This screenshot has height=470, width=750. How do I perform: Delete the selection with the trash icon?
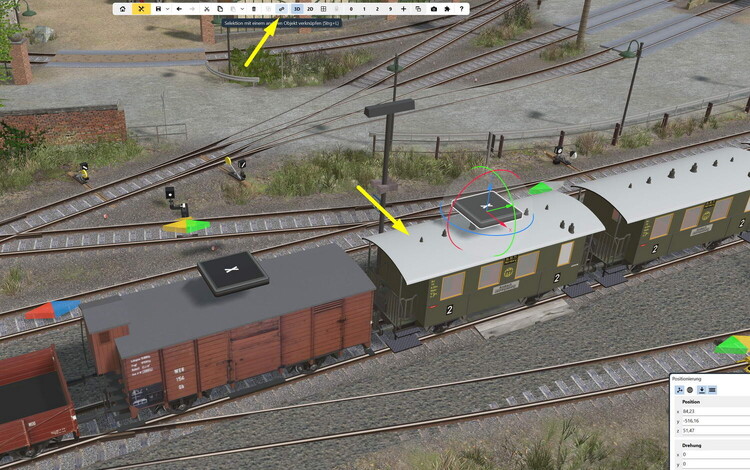[254, 9]
